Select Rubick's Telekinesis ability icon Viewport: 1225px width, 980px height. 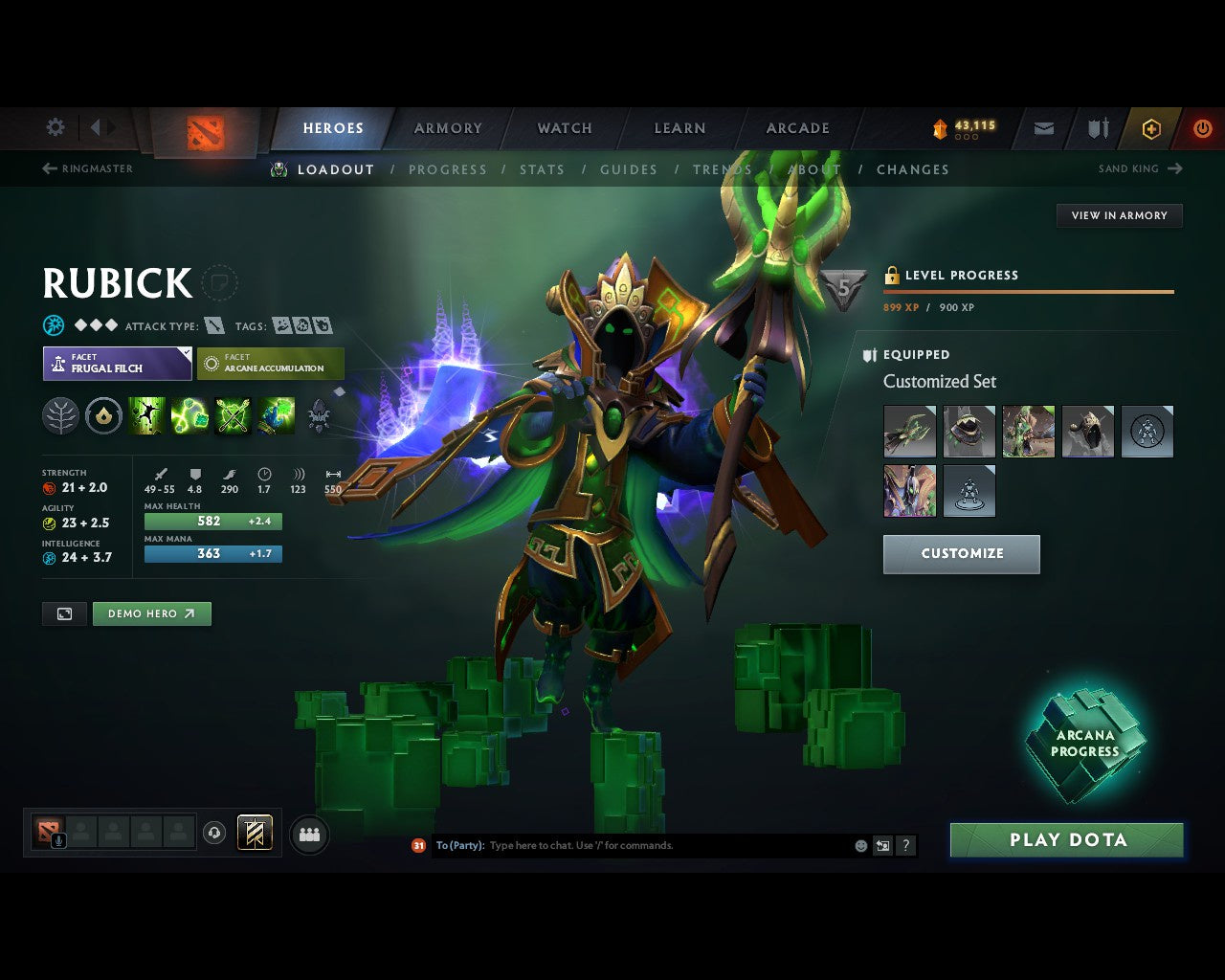tap(146, 415)
